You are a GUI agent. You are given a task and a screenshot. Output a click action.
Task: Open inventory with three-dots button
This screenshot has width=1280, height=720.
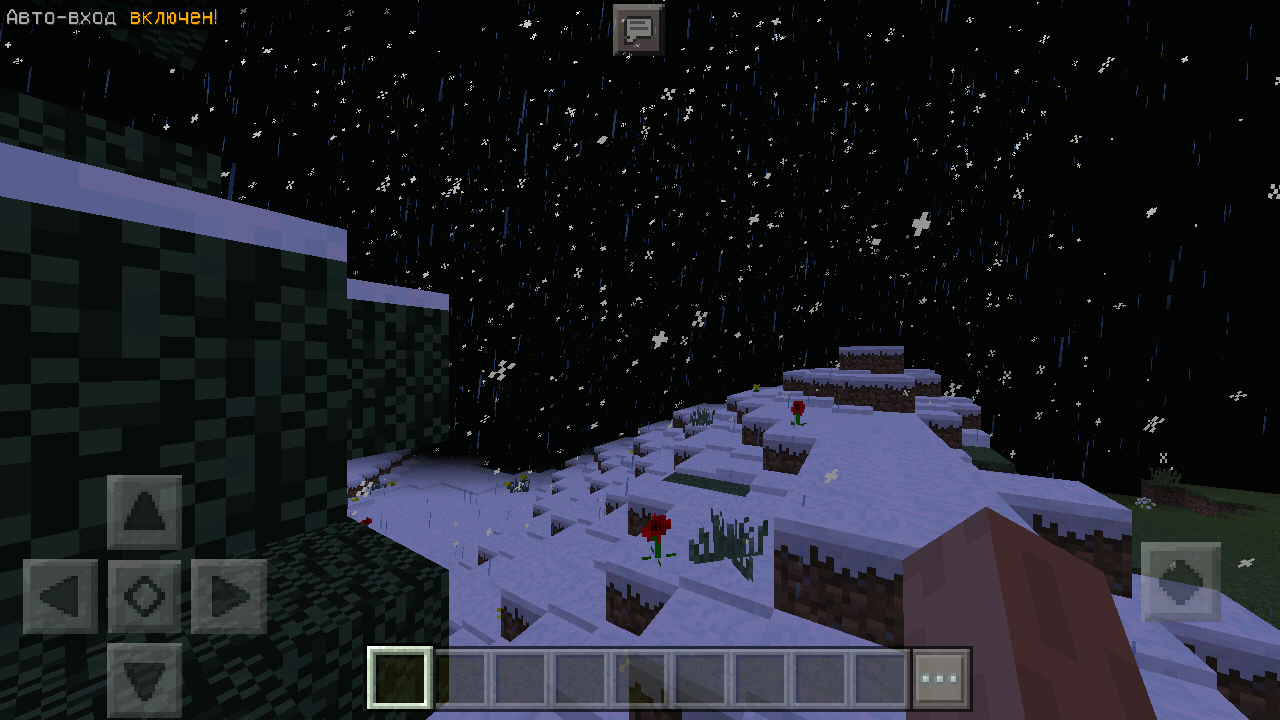coord(940,678)
